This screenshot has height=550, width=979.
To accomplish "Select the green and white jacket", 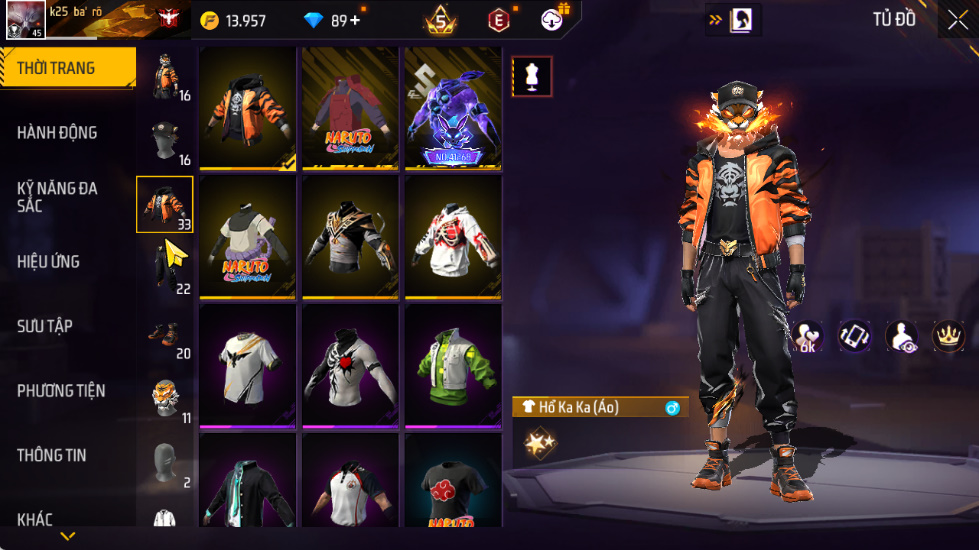I will click(x=452, y=365).
